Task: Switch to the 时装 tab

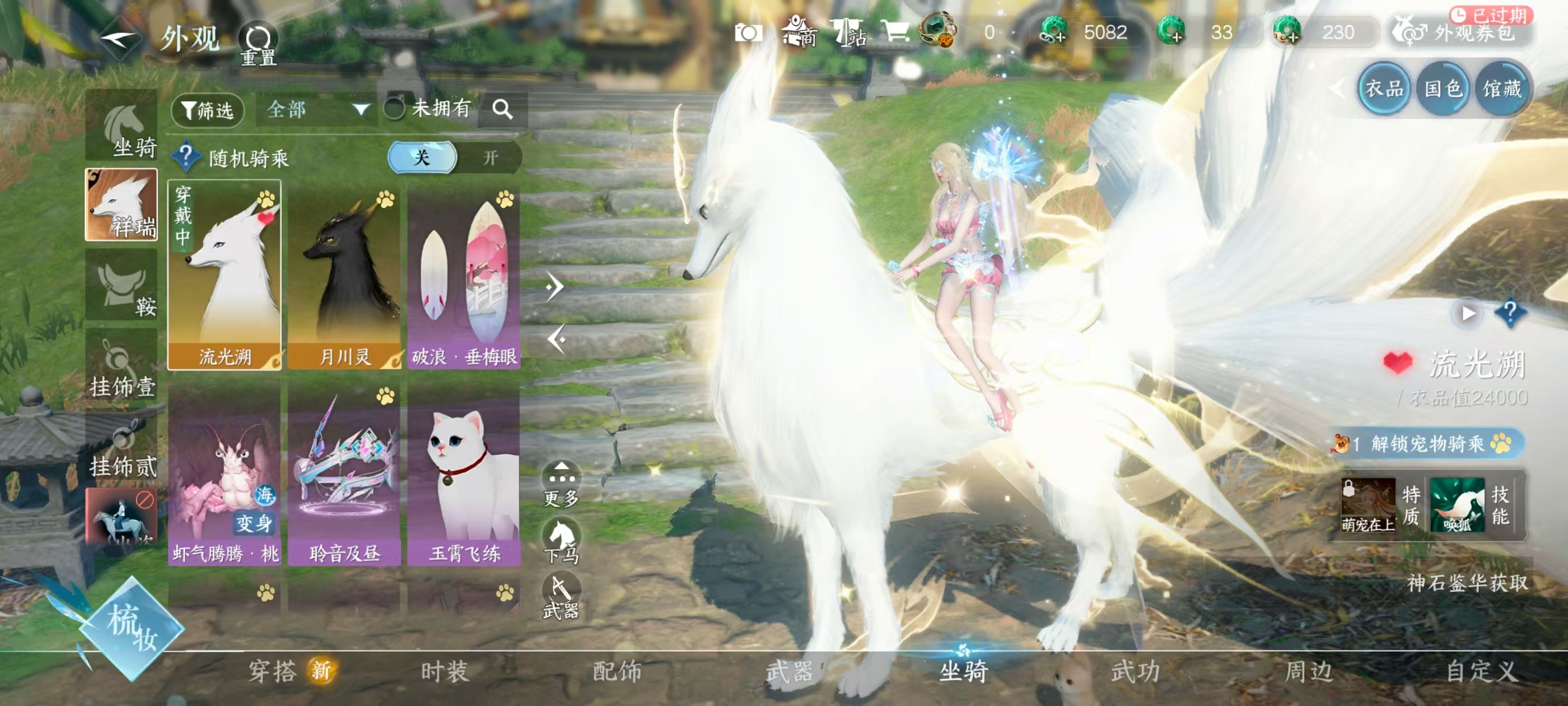Action: (x=444, y=671)
